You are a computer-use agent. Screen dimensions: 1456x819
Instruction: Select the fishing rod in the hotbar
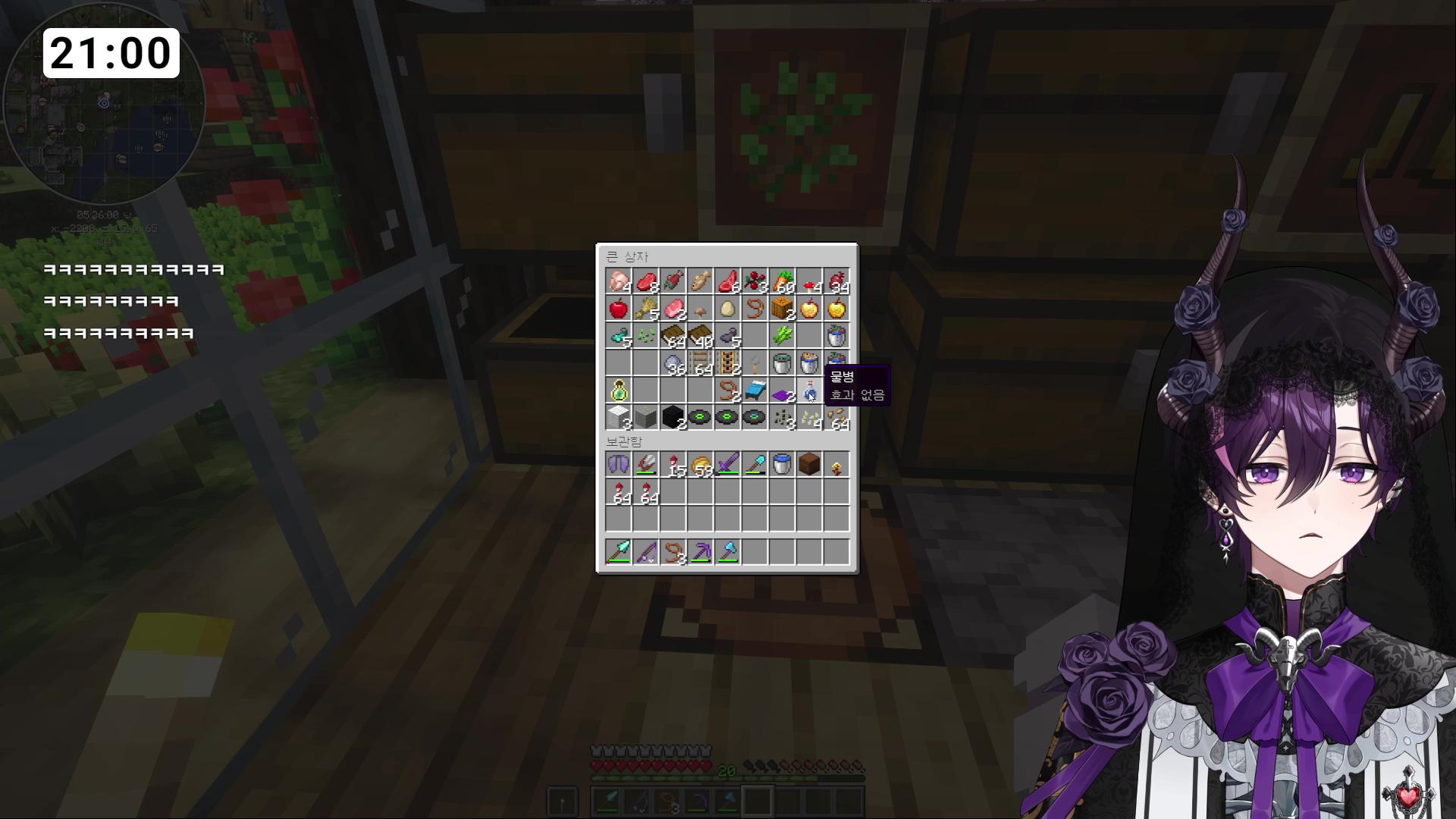tap(646, 552)
